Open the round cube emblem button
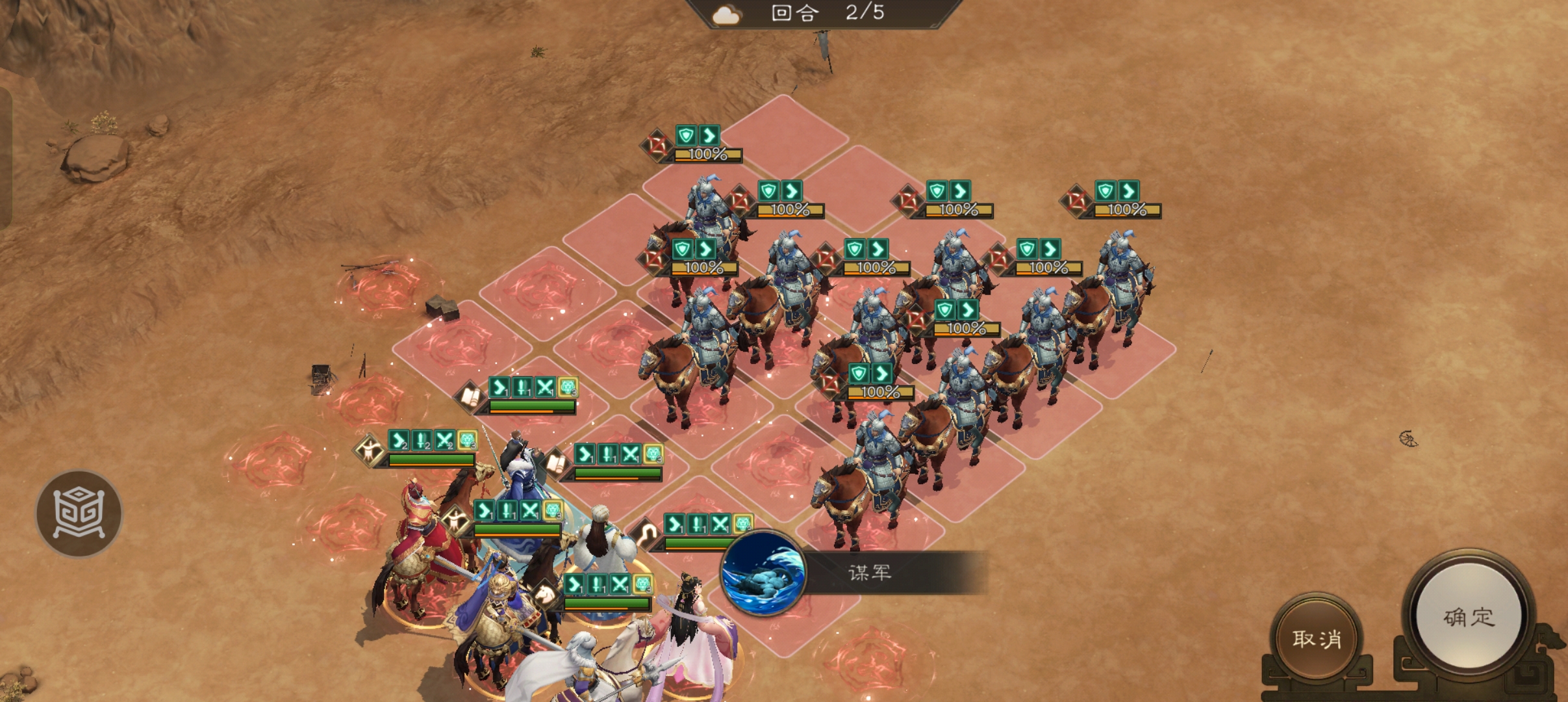 [79, 513]
